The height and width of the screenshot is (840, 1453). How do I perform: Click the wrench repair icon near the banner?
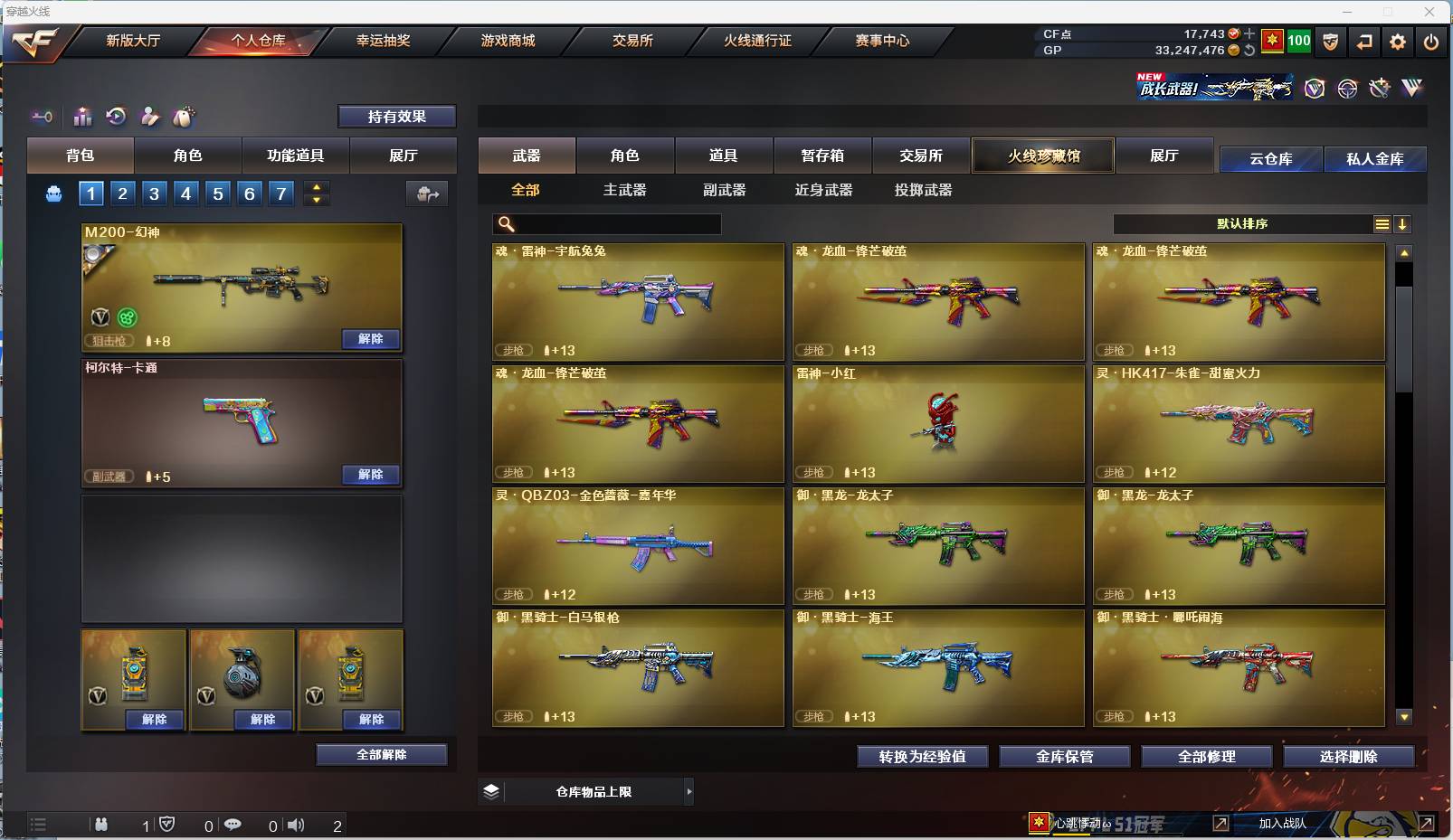pos(1379,89)
